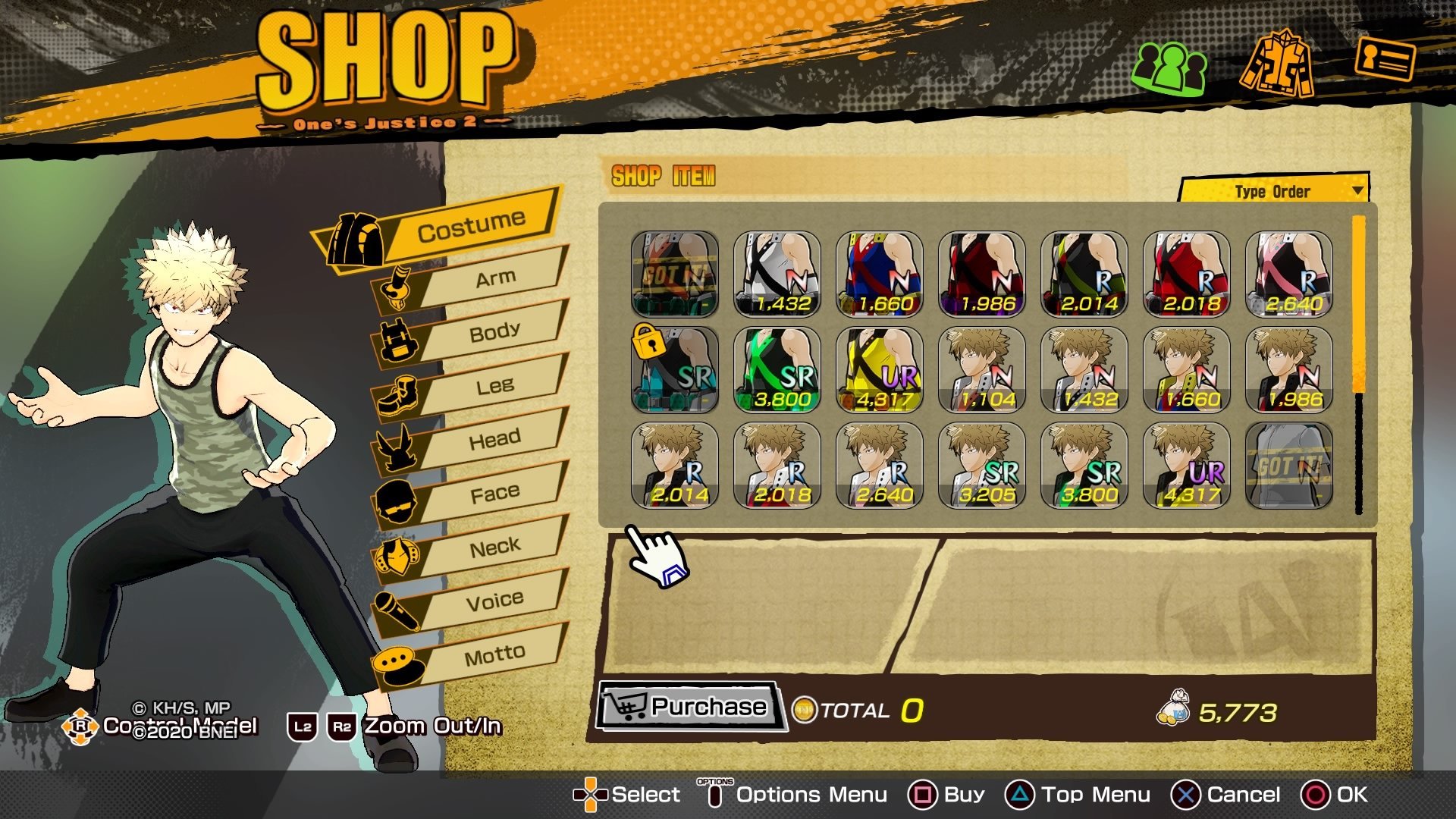Click the orange jacket icon
The image size is (1456, 819).
click(1278, 63)
